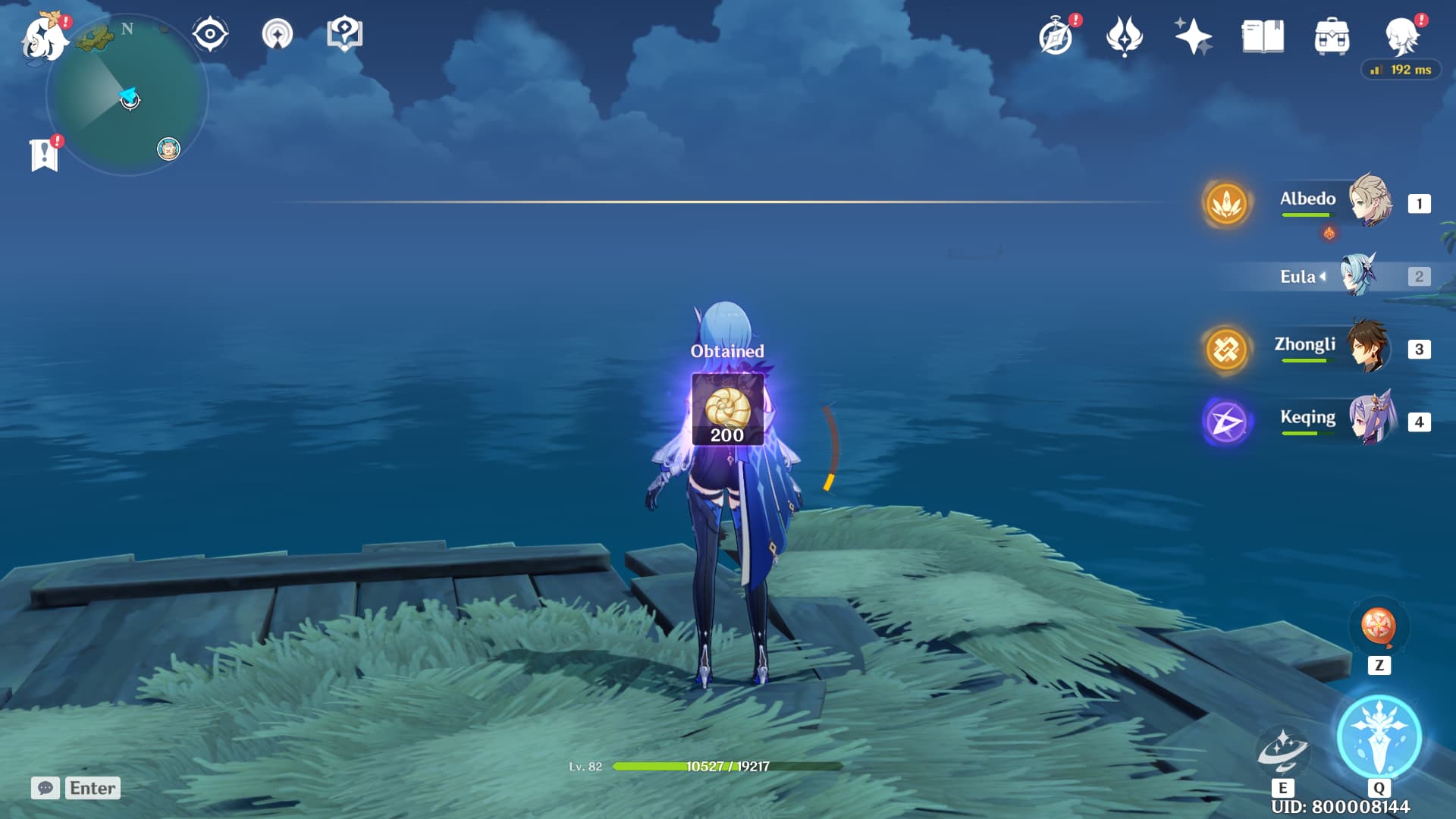1456x819 pixels.
Task: Click Albedo's Geo element status icon
Action: tap(1228, 202)
